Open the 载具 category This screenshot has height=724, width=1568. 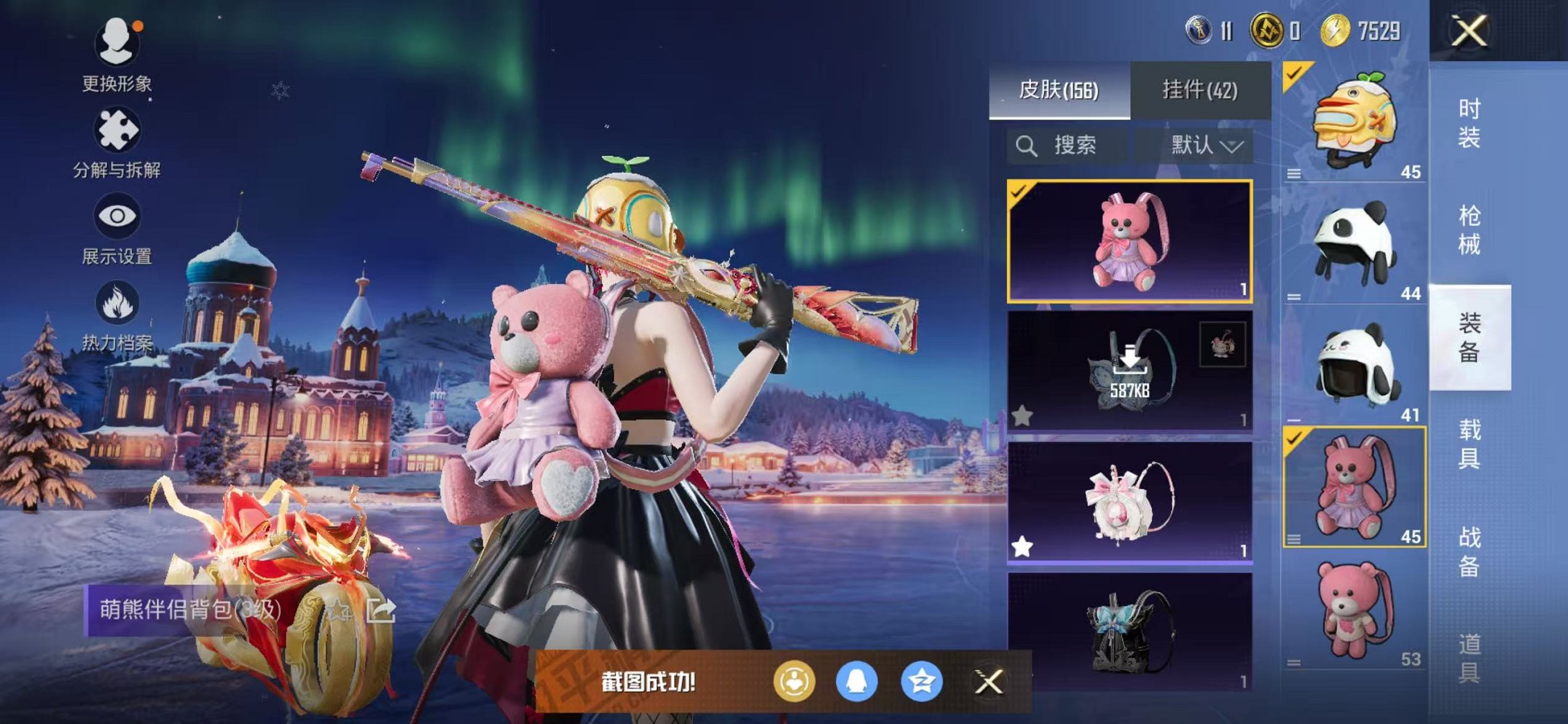pos(1469,444)
